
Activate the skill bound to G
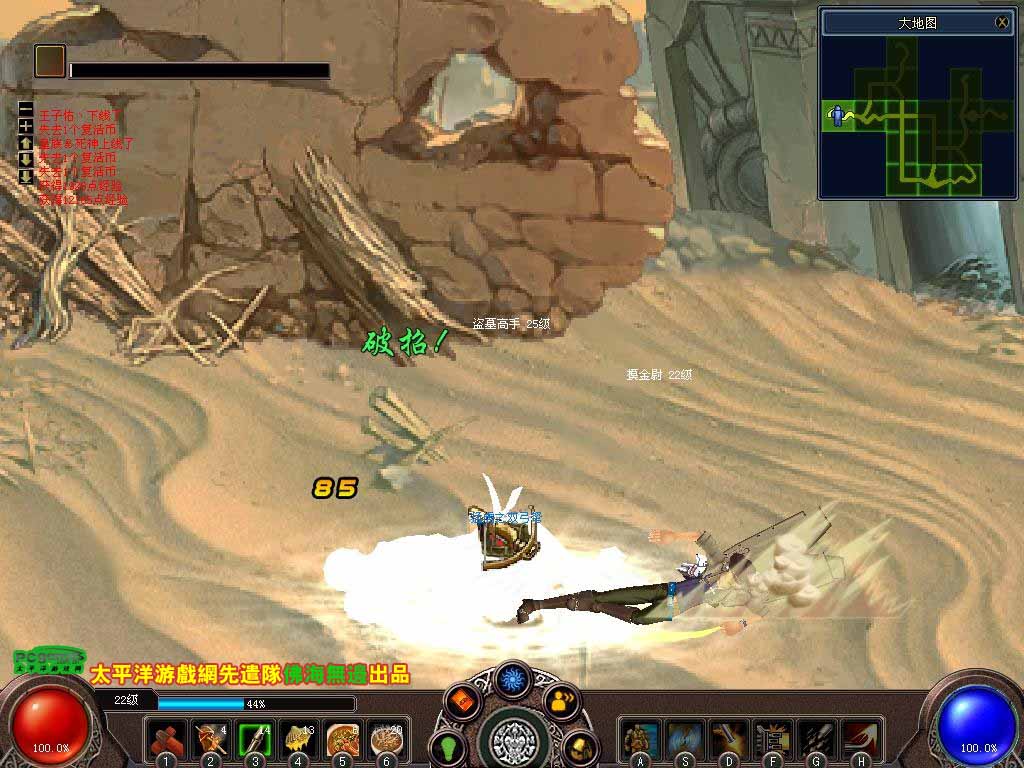[x=817, y=739]
